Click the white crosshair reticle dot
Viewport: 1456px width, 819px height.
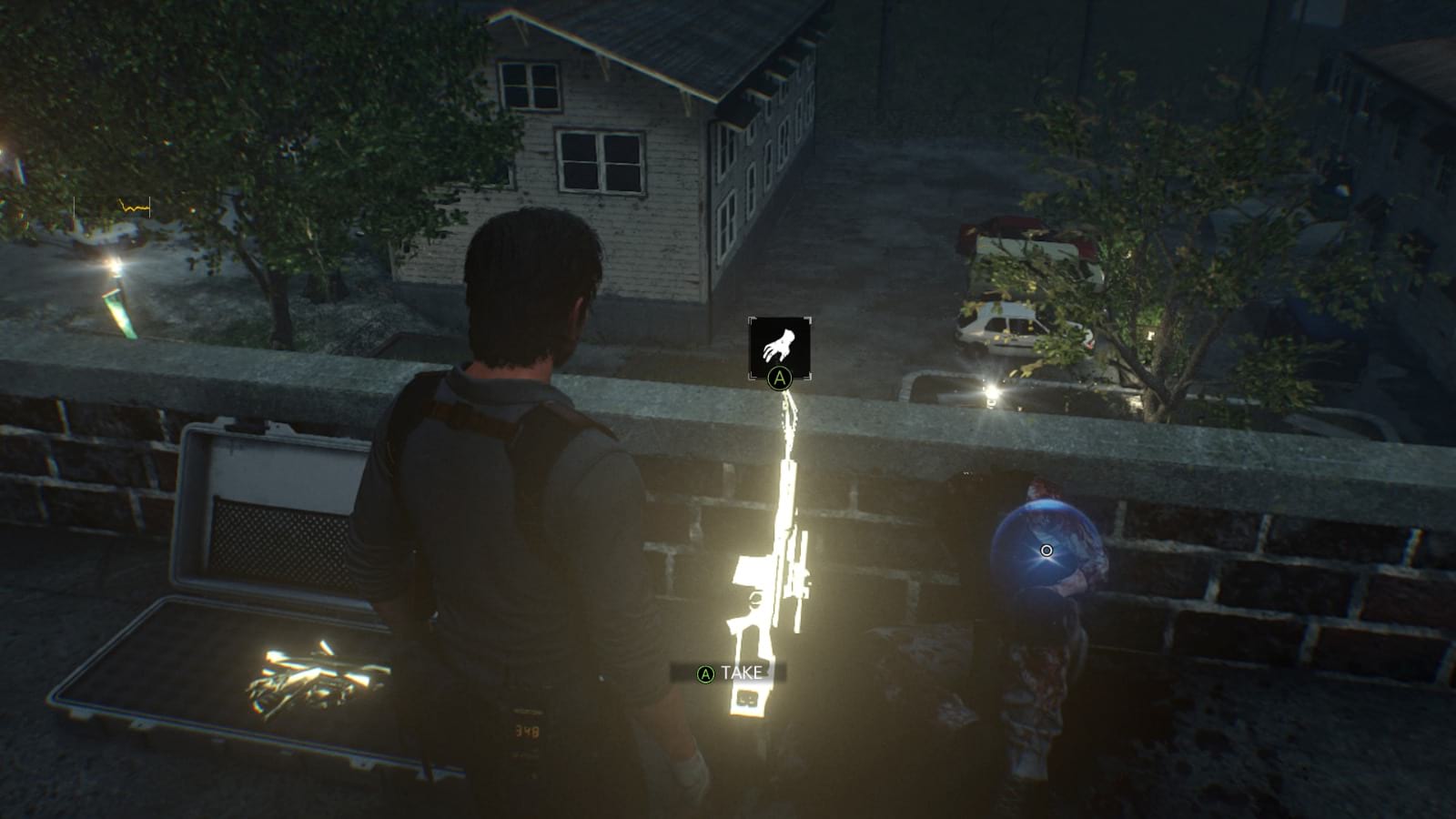pos(1046,549)
